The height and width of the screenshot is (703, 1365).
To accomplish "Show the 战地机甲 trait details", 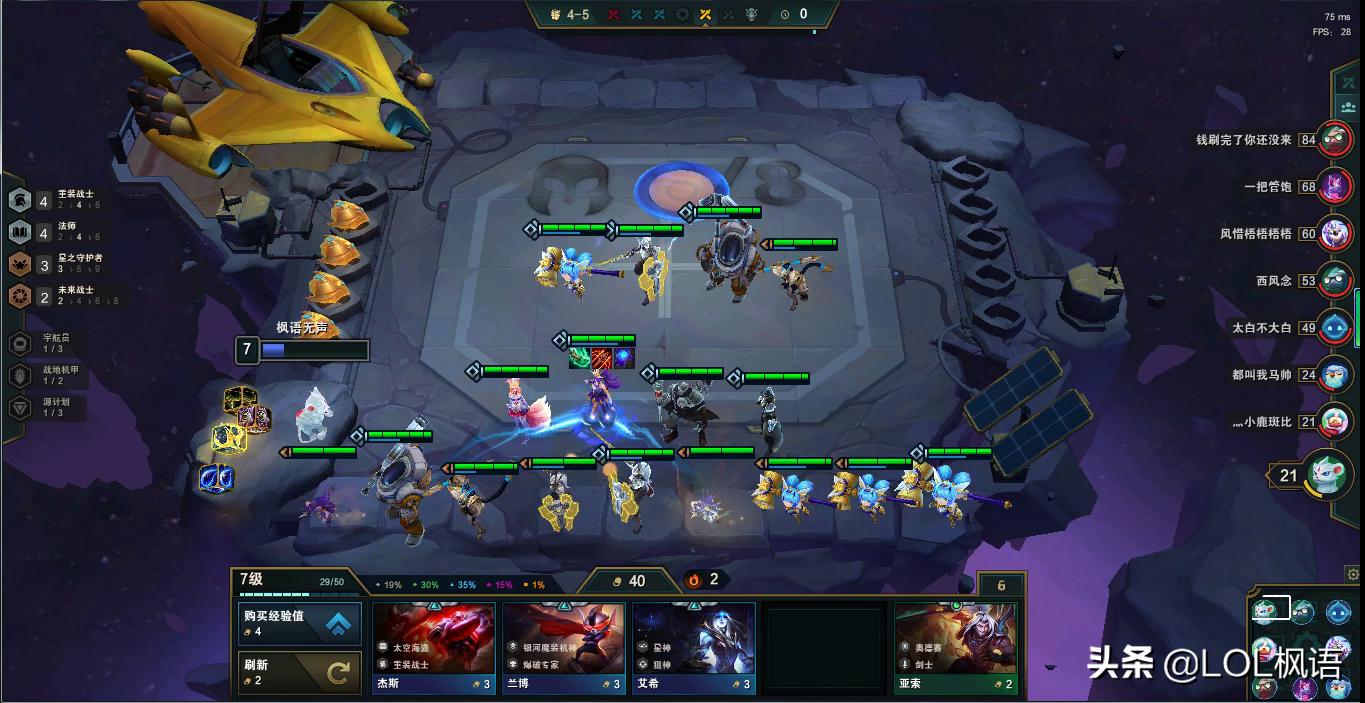I will pyautogui.click(x=50, y=375).
